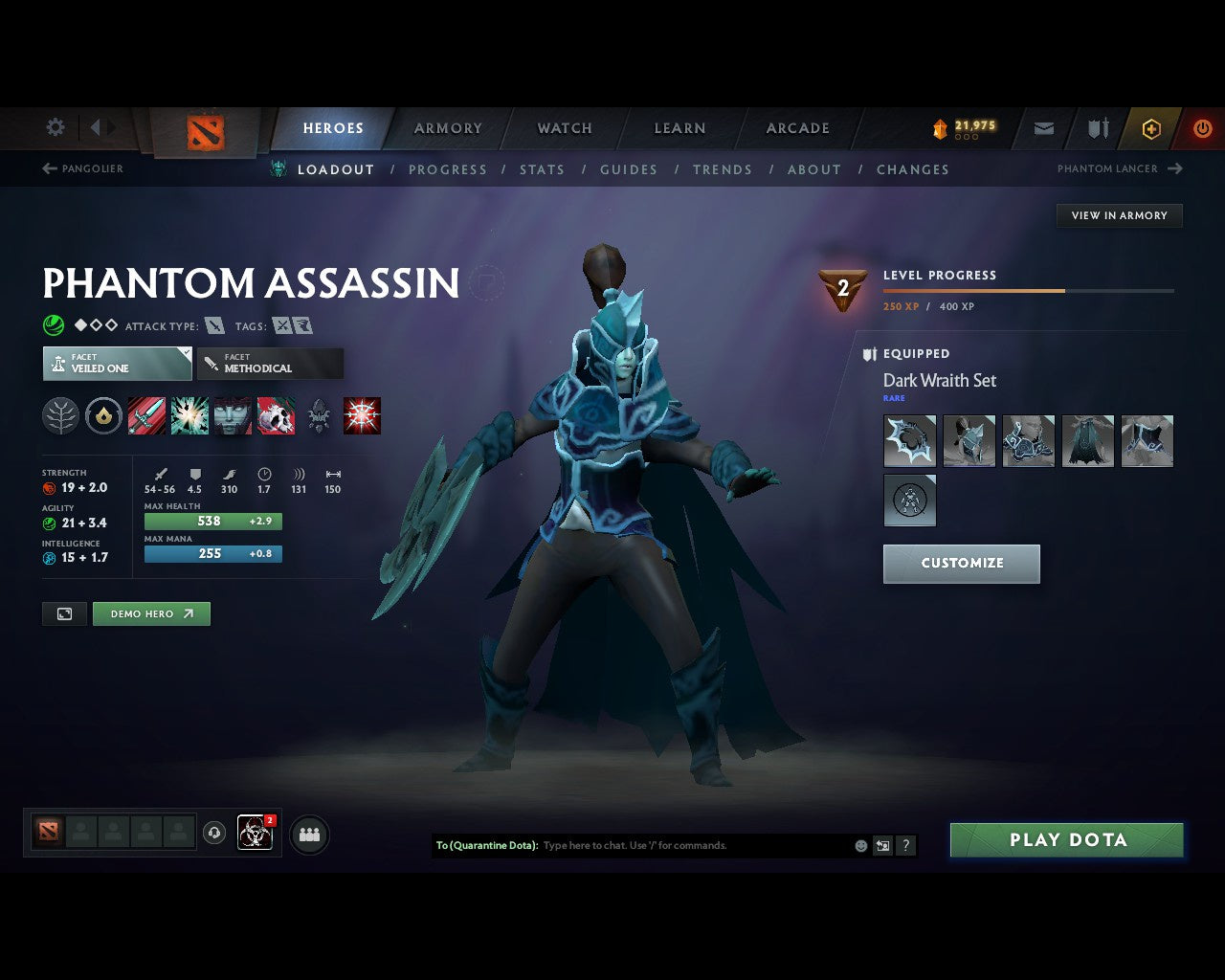This screenshot has height=980, width=1225.
Task: Click the Dota Plus shield and sword icon
Action: 1097,128
